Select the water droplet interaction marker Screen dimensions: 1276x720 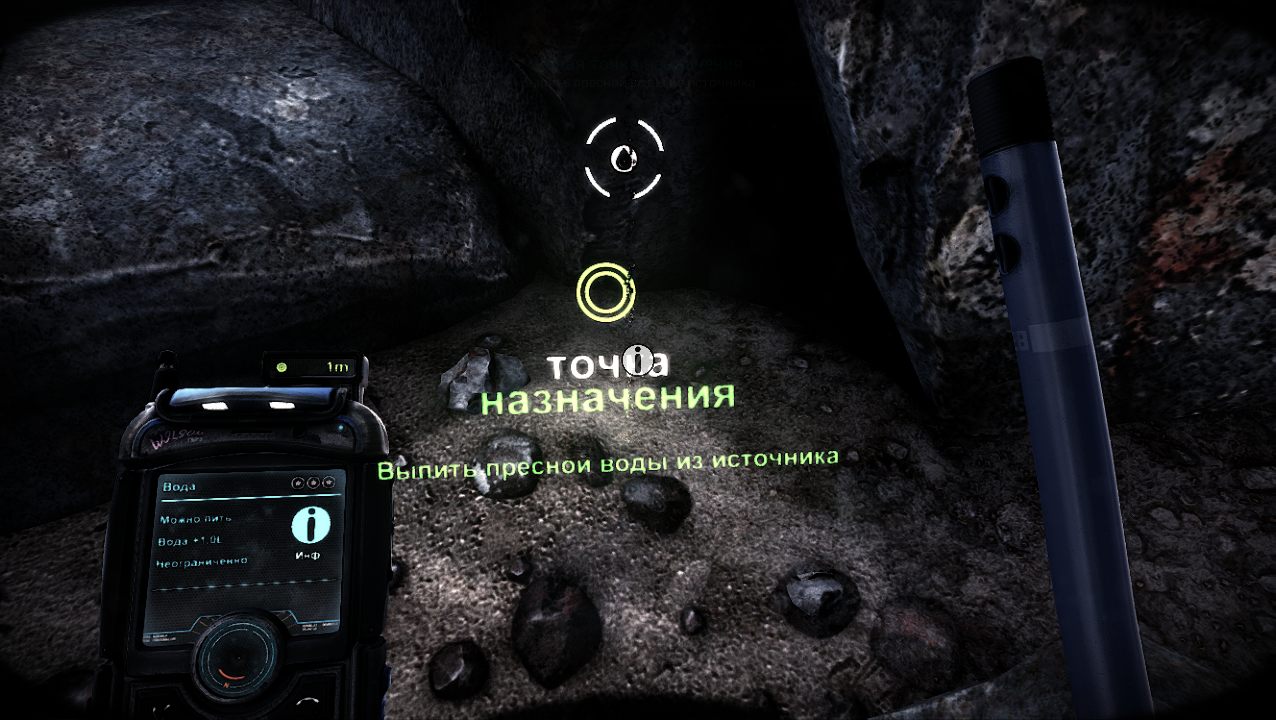click(x=623, y=158)
